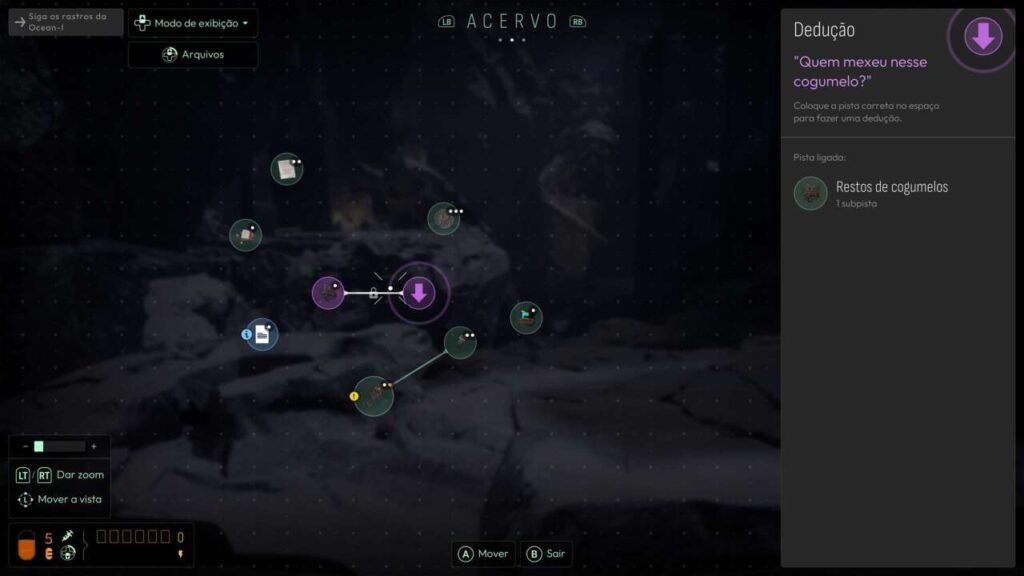Click the objective tracker Siga os rastros

[66, 22]
